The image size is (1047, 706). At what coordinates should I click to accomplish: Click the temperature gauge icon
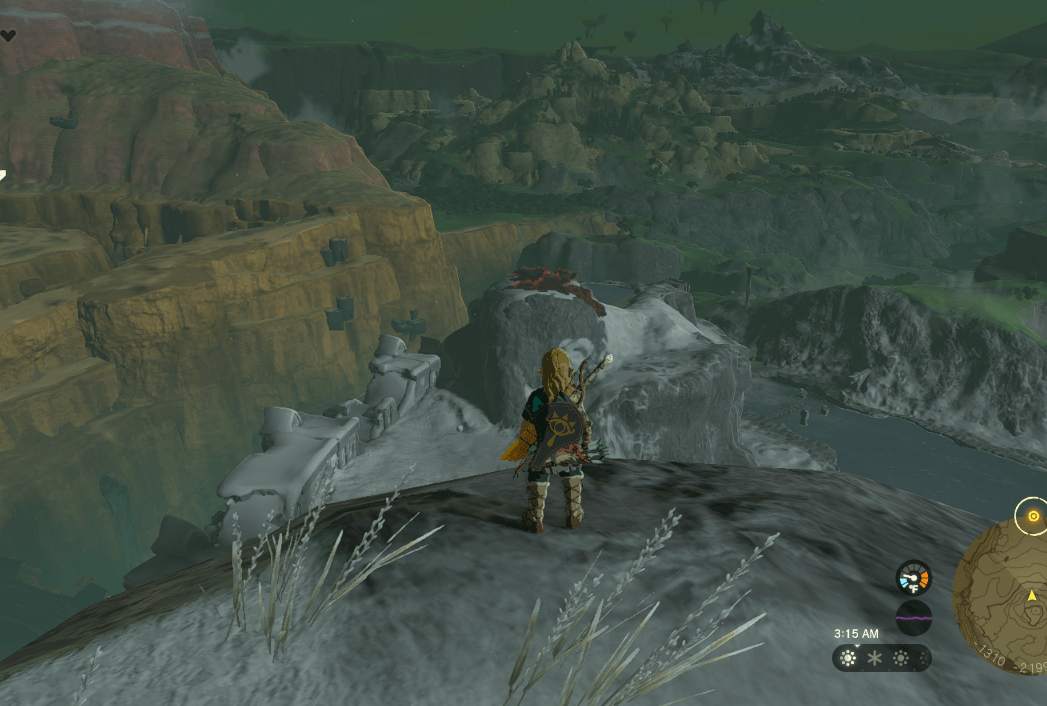(x=913, y=577)
